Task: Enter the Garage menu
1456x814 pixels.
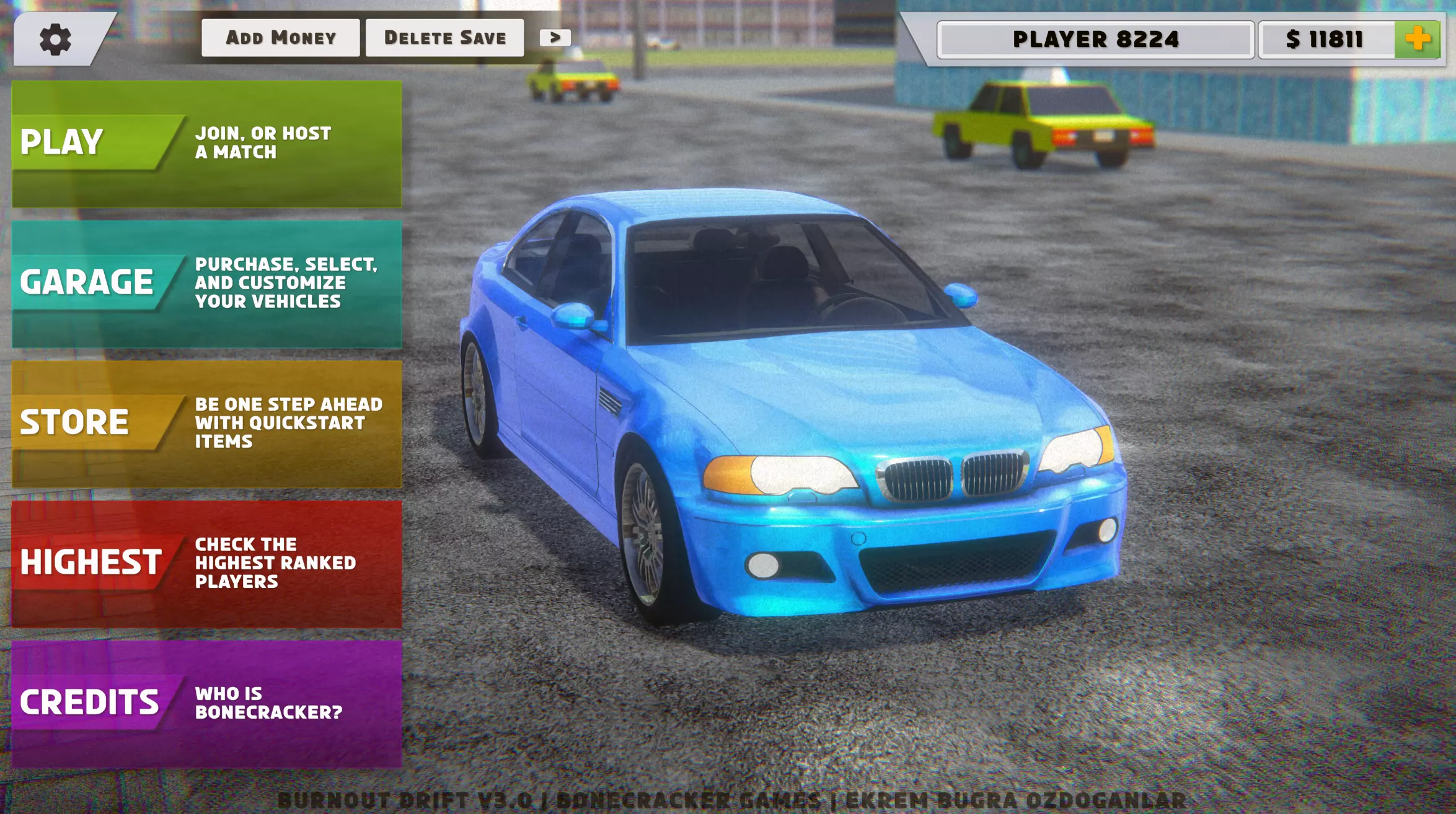Action: 206,284
